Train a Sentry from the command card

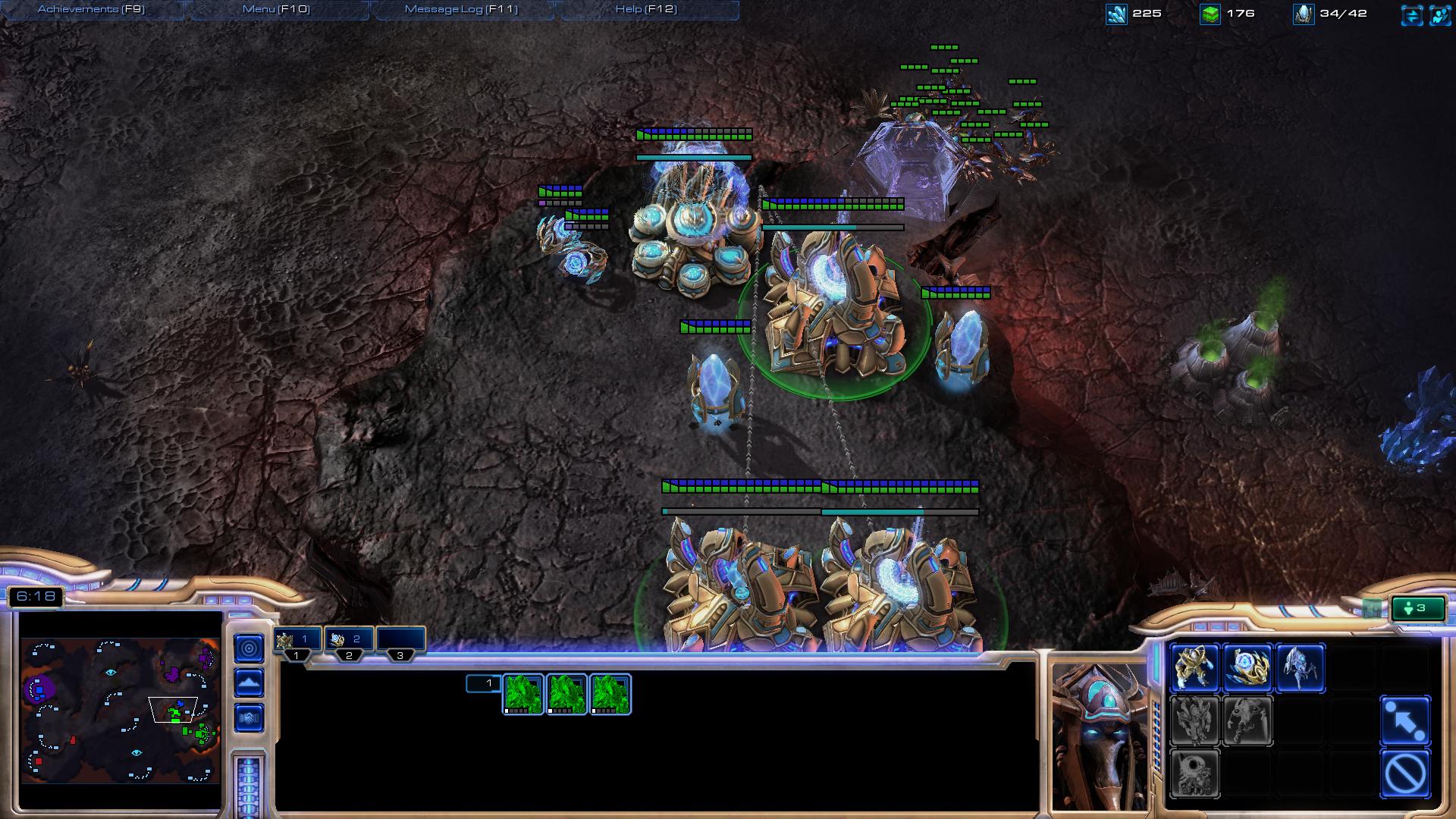[1247, 667]
